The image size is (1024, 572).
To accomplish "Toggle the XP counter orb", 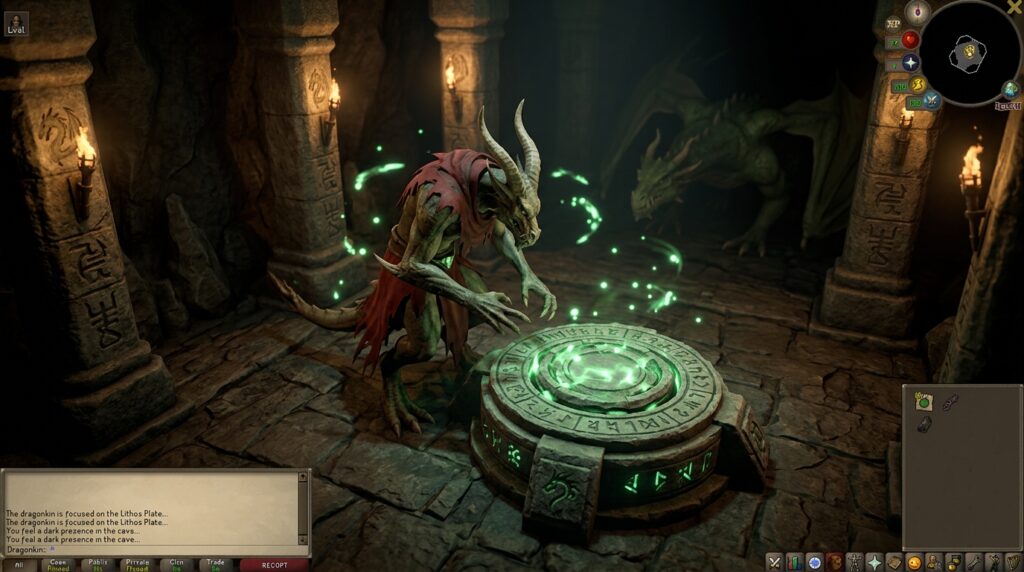I will click(893, 22).
